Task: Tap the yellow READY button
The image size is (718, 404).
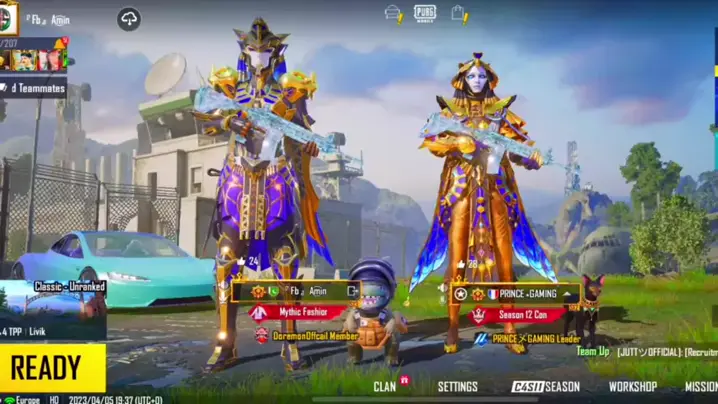Action: pyautogui.click(x=52, y=368)
